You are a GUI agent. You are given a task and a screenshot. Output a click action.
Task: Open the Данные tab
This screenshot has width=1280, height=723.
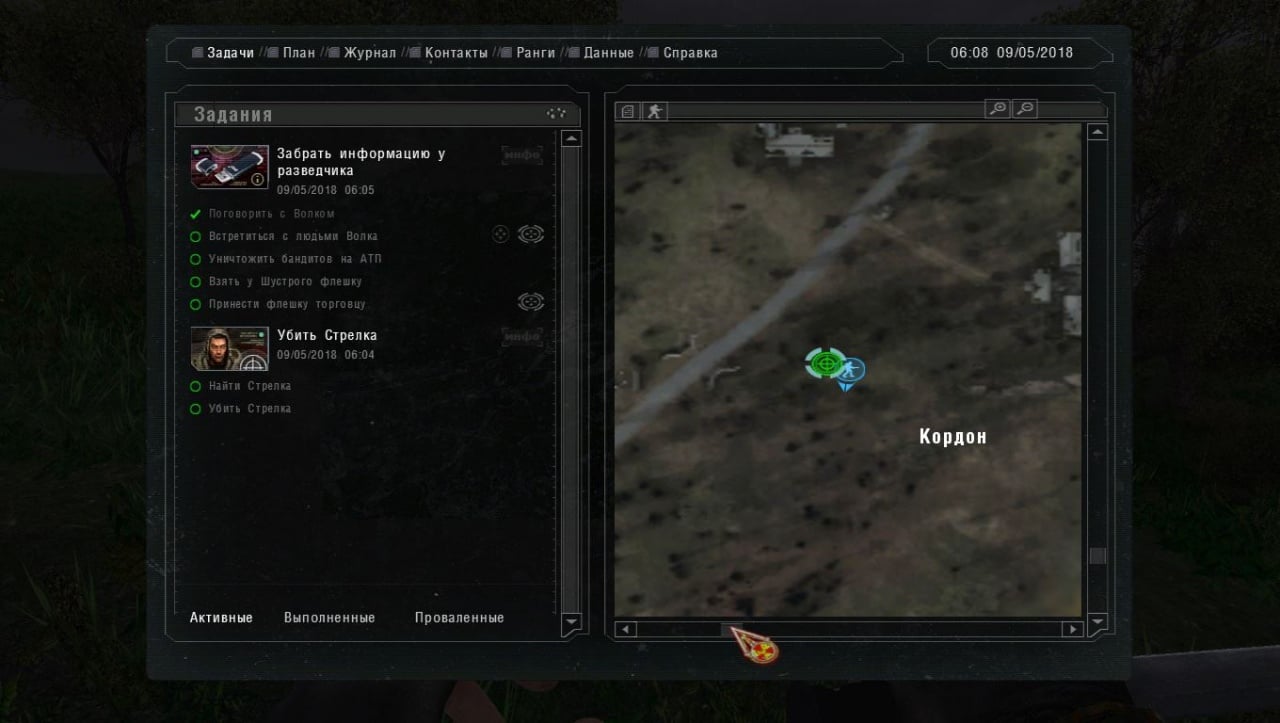pyautogui.click(x=608, y=53)
